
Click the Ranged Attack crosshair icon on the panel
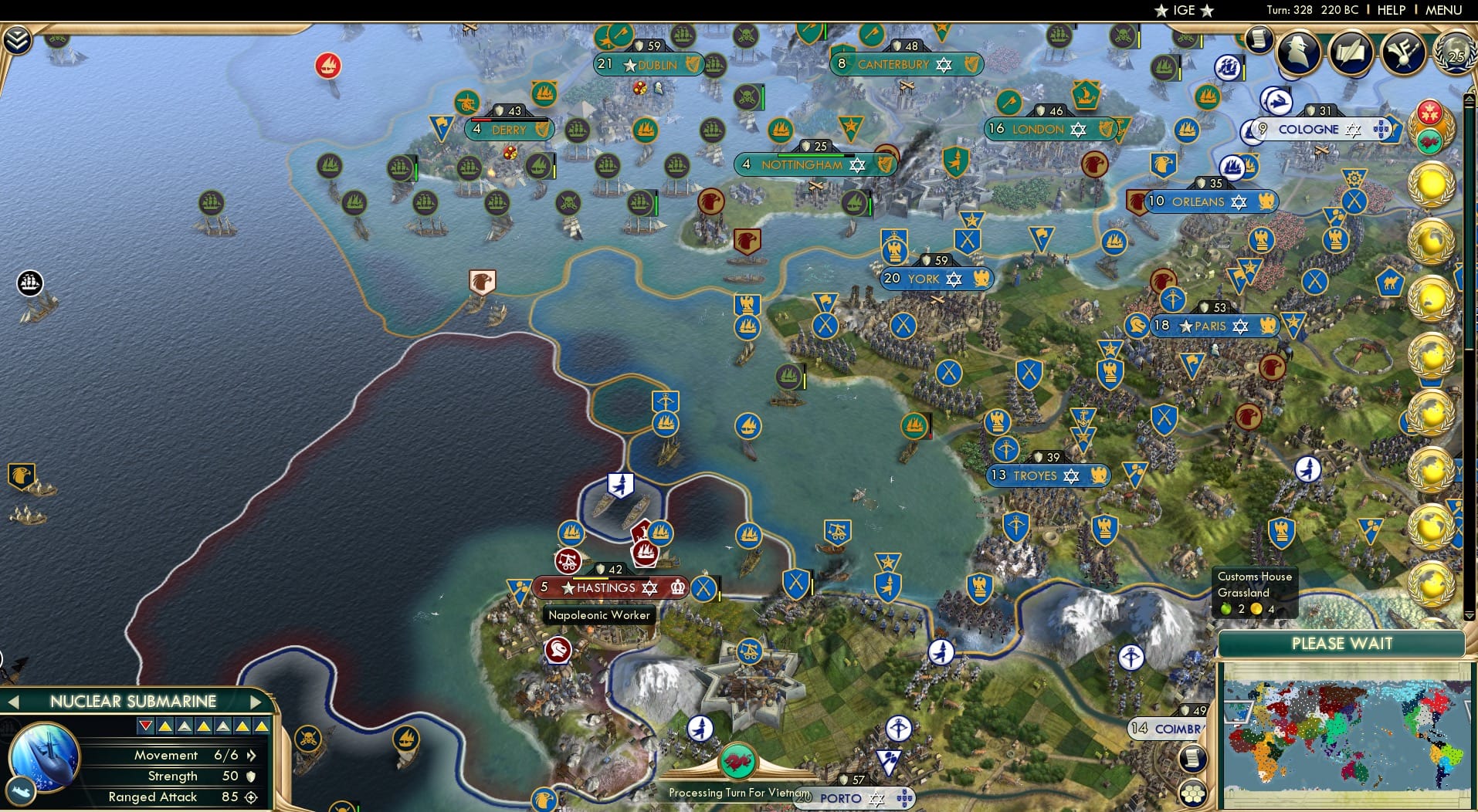(x=249, y=799)
